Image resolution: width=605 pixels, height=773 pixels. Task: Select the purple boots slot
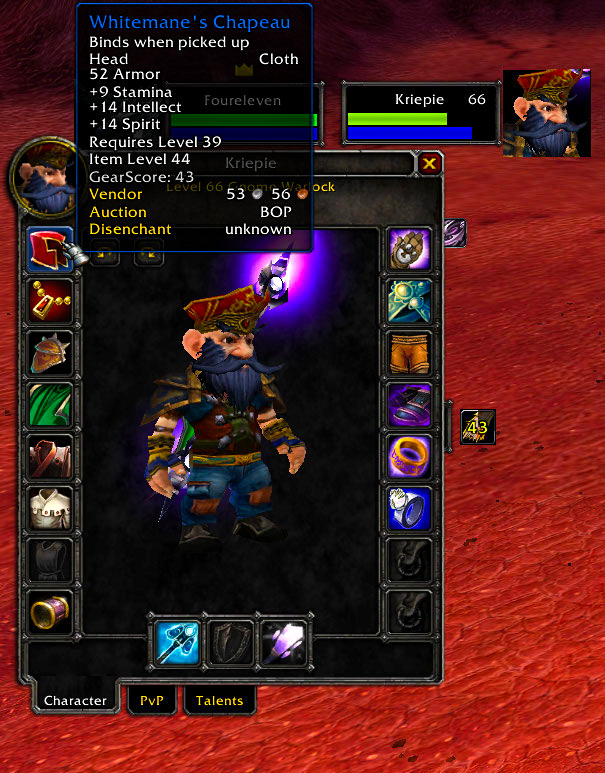pos(410,405)
